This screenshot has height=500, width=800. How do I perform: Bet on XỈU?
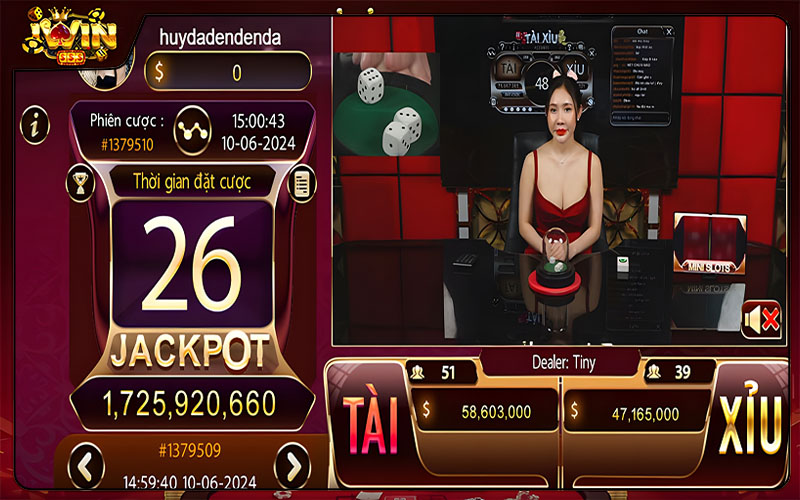coord(750,424)
